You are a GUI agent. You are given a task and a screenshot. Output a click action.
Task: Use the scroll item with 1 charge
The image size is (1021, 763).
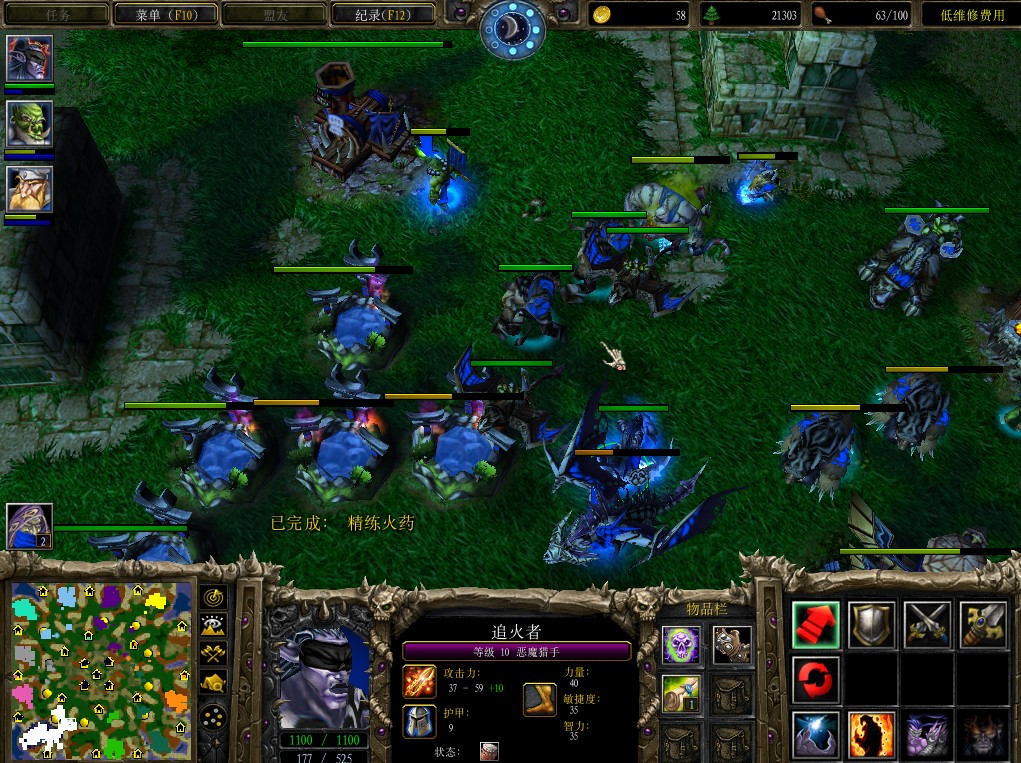tap(681, 693)
